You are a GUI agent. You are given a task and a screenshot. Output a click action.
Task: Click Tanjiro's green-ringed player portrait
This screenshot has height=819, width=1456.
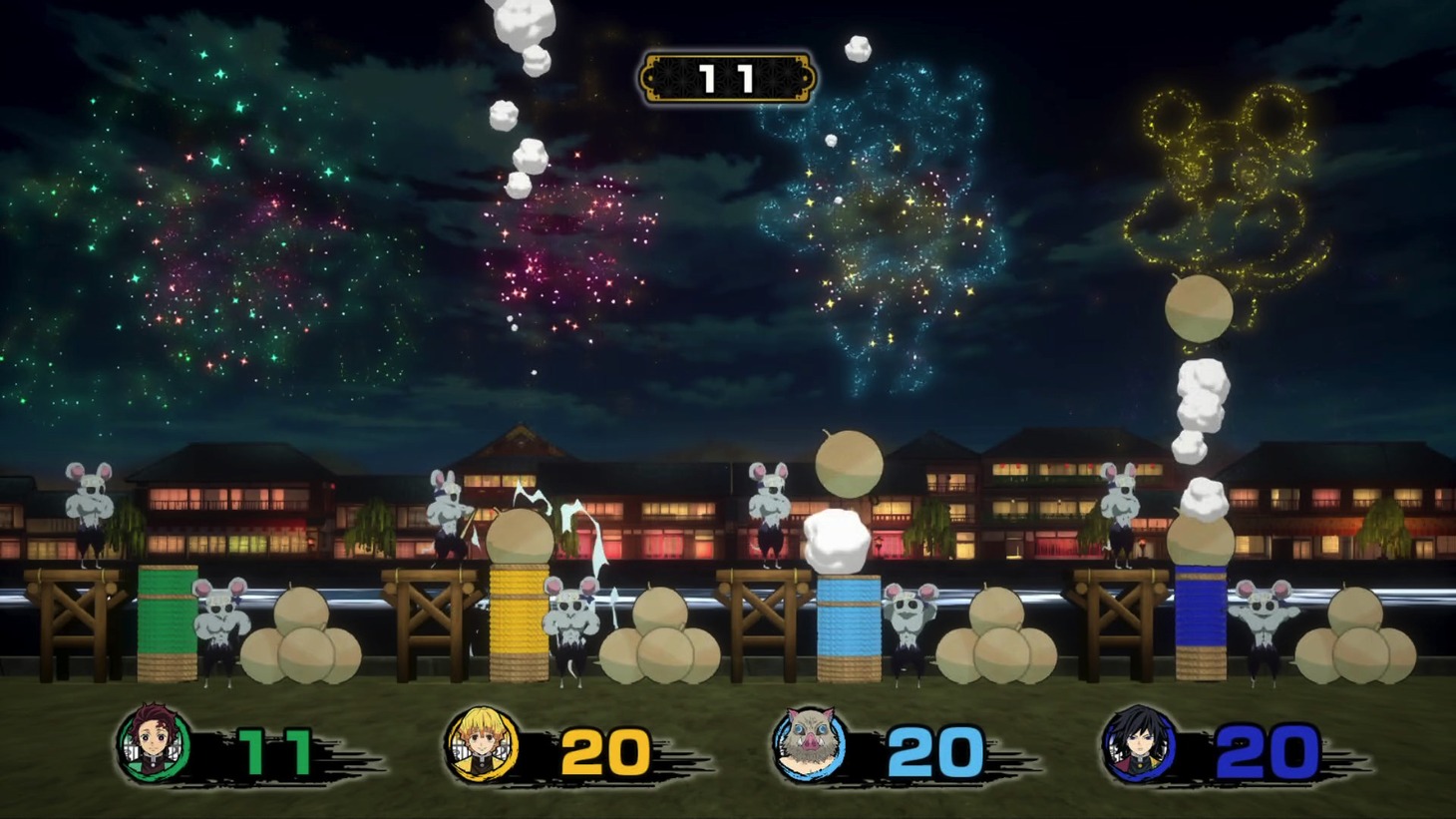(153, 744)
